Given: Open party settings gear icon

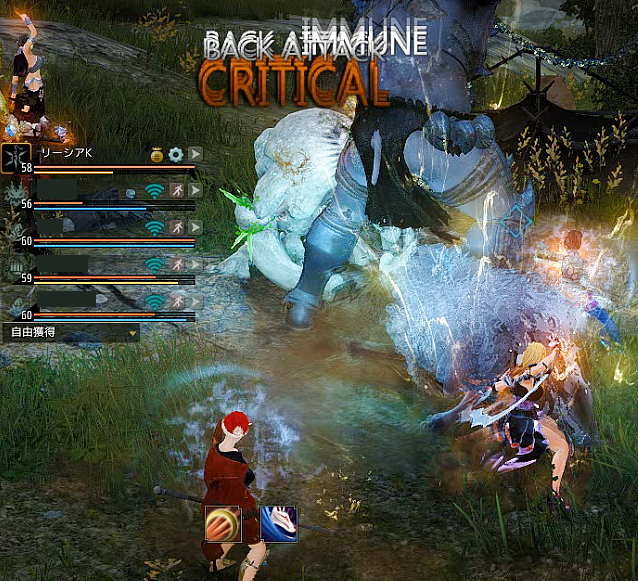Looking at the screenshot, I should click(x=176, y=154).
